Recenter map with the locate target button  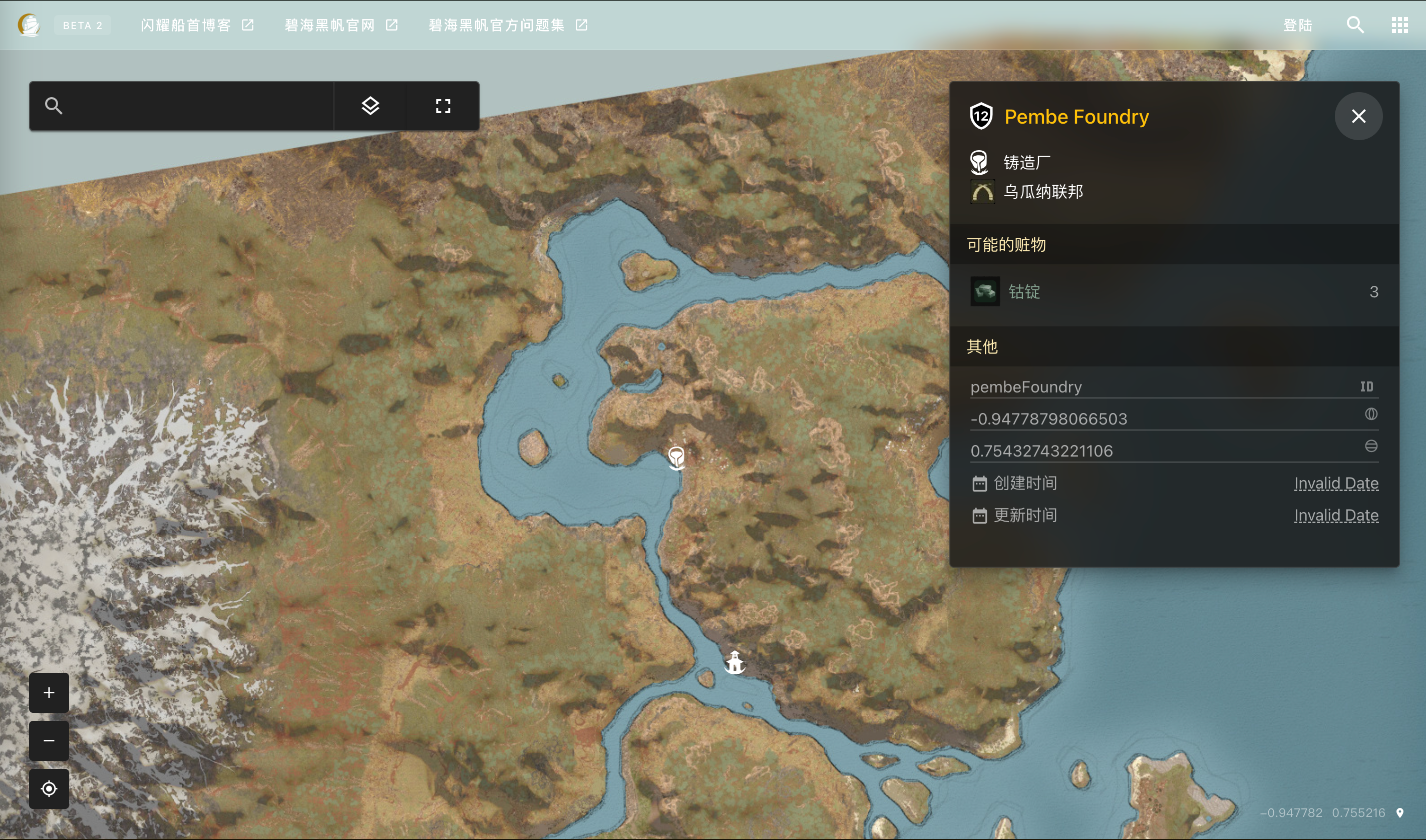(x=49, y=788)
